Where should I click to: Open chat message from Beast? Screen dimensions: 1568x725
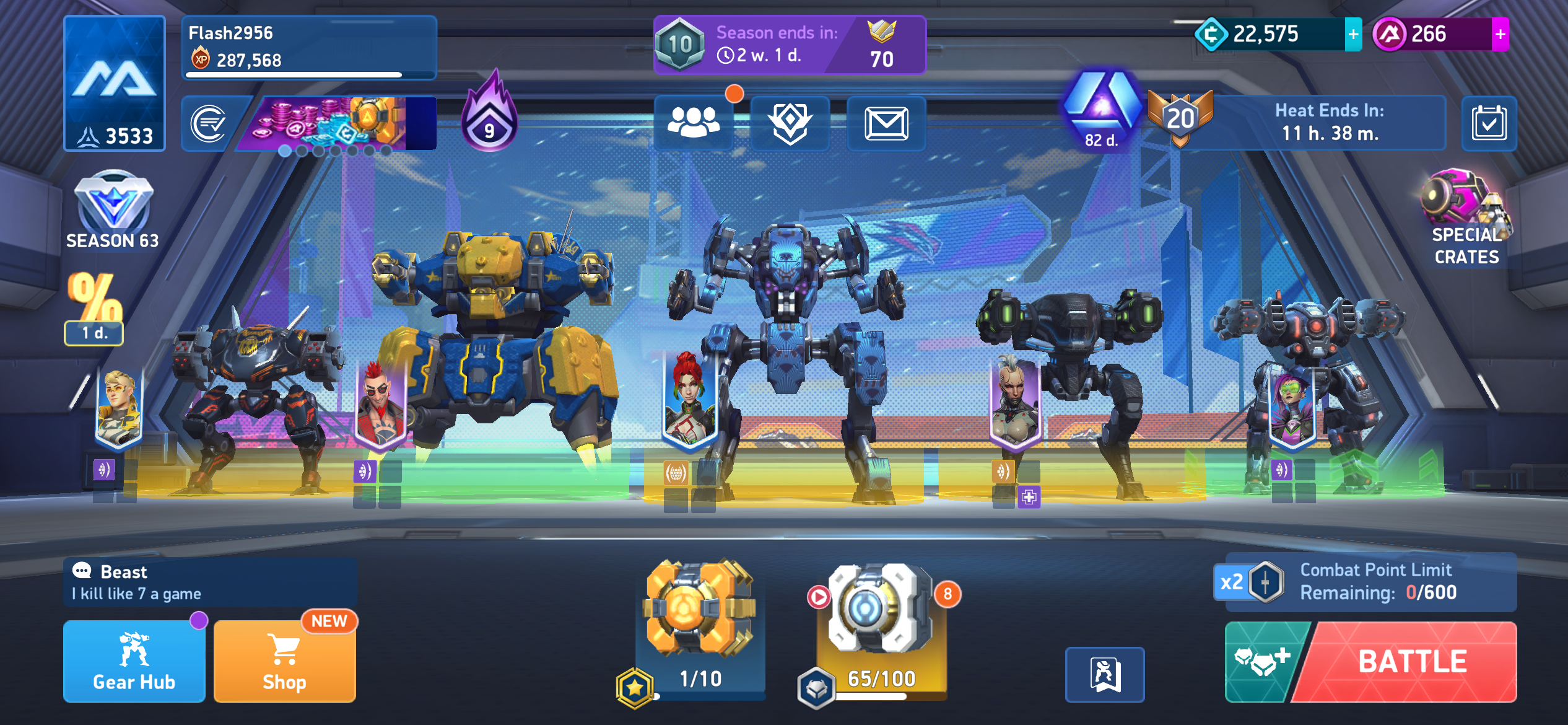point(211,582)
